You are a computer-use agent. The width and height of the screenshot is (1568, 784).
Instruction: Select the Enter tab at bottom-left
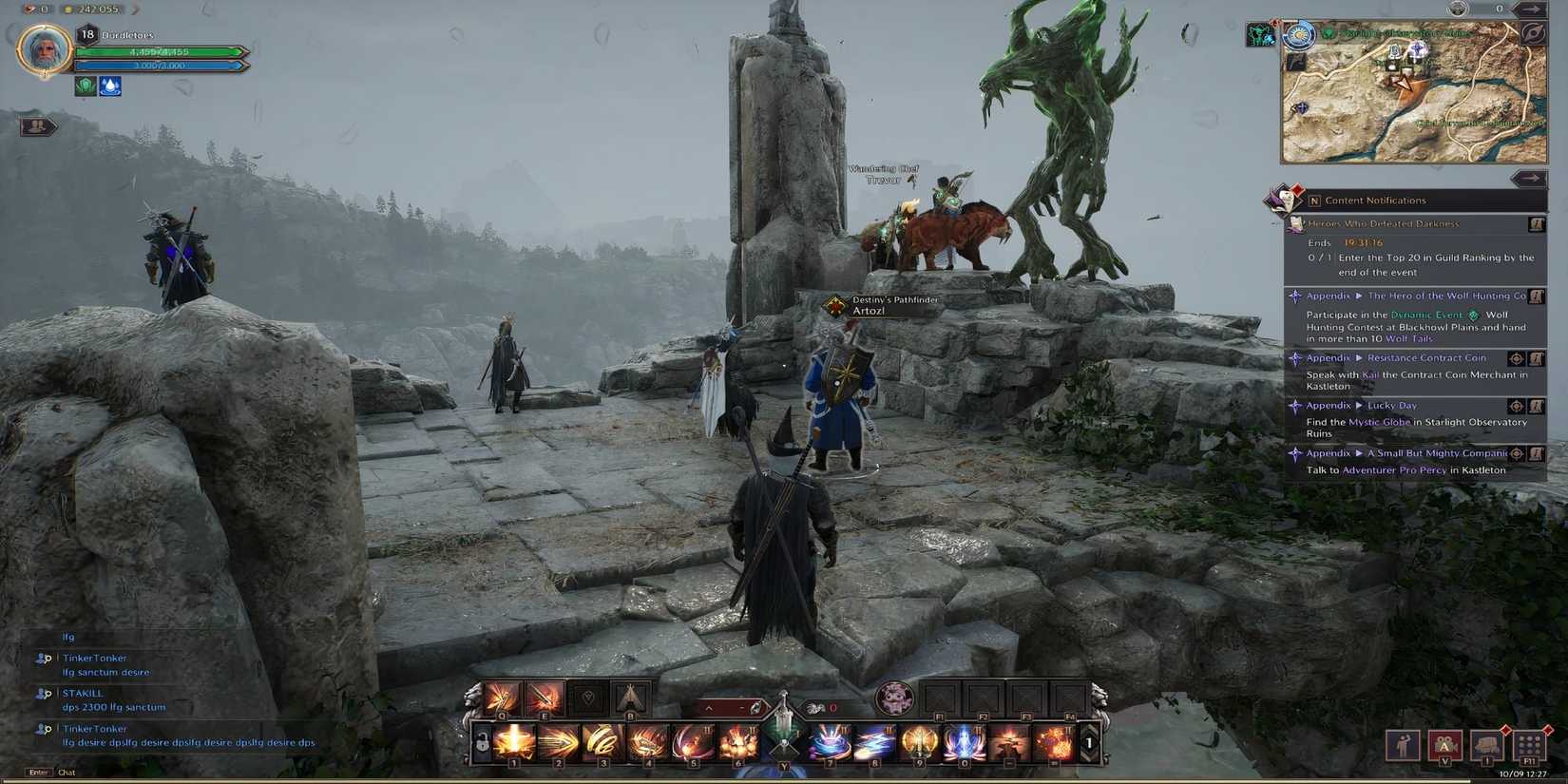tap(36, 772)
